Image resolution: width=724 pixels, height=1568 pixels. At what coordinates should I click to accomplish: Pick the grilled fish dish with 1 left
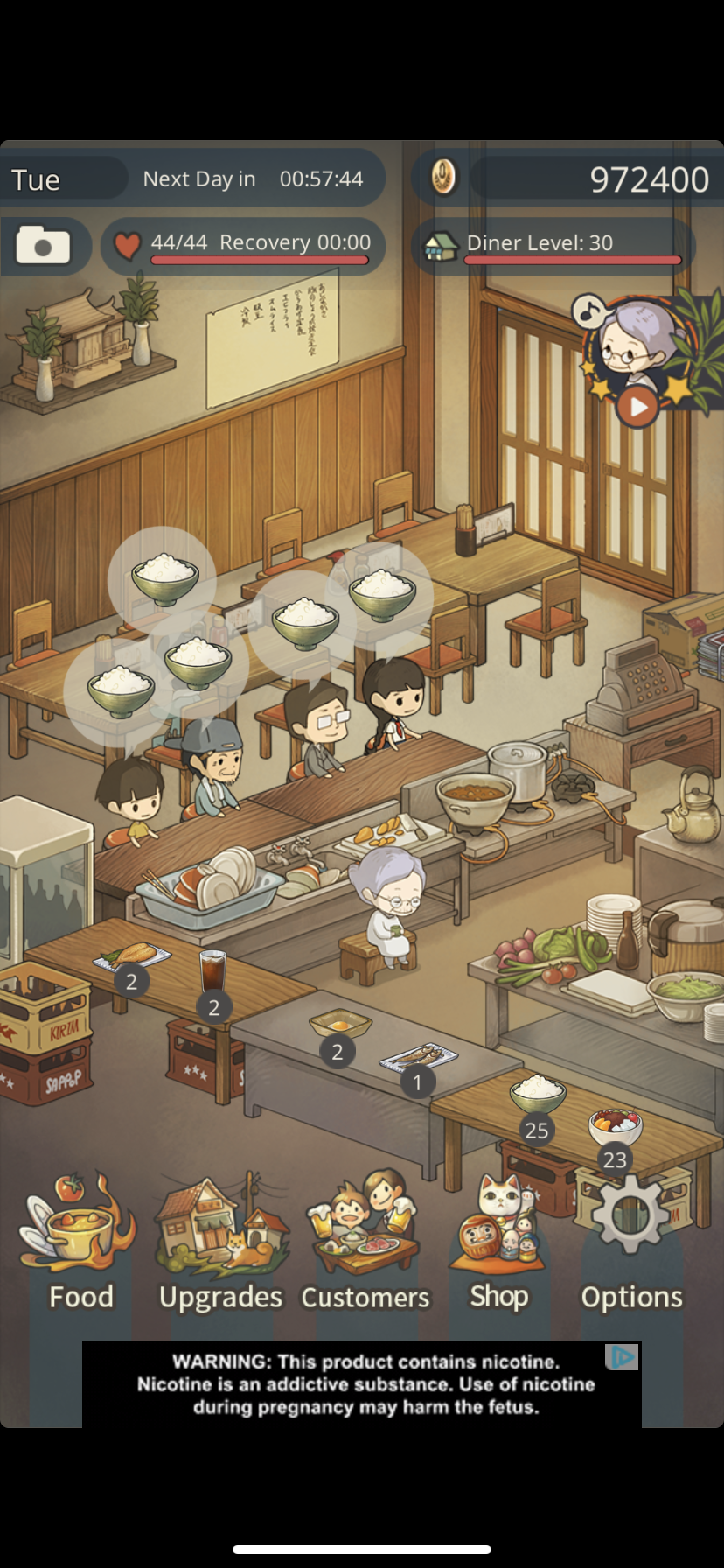420,1058
